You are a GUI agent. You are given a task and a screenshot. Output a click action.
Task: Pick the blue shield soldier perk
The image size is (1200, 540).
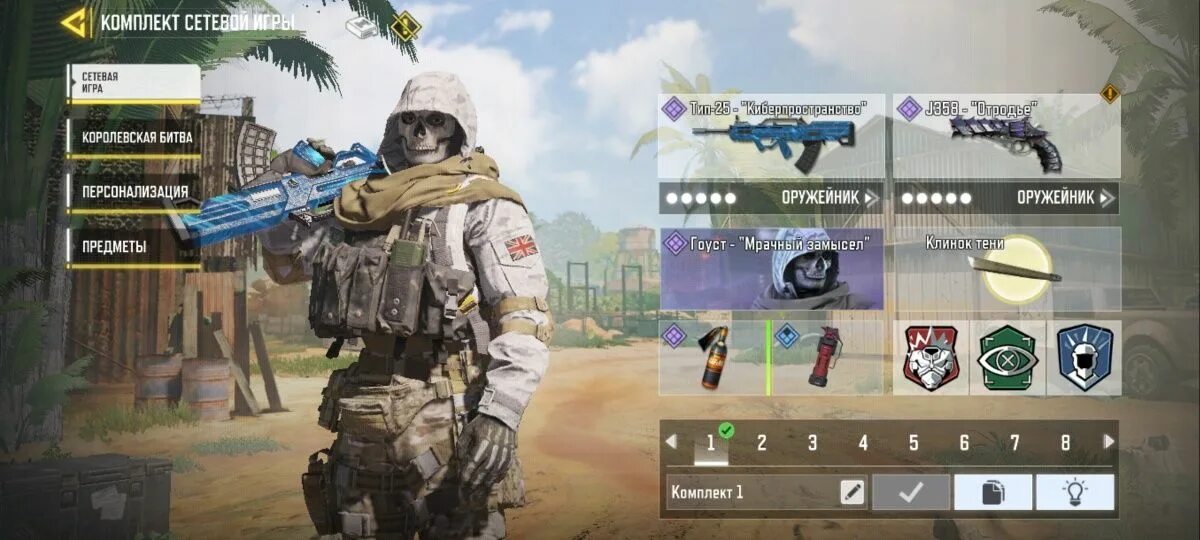coord(1084,357)
